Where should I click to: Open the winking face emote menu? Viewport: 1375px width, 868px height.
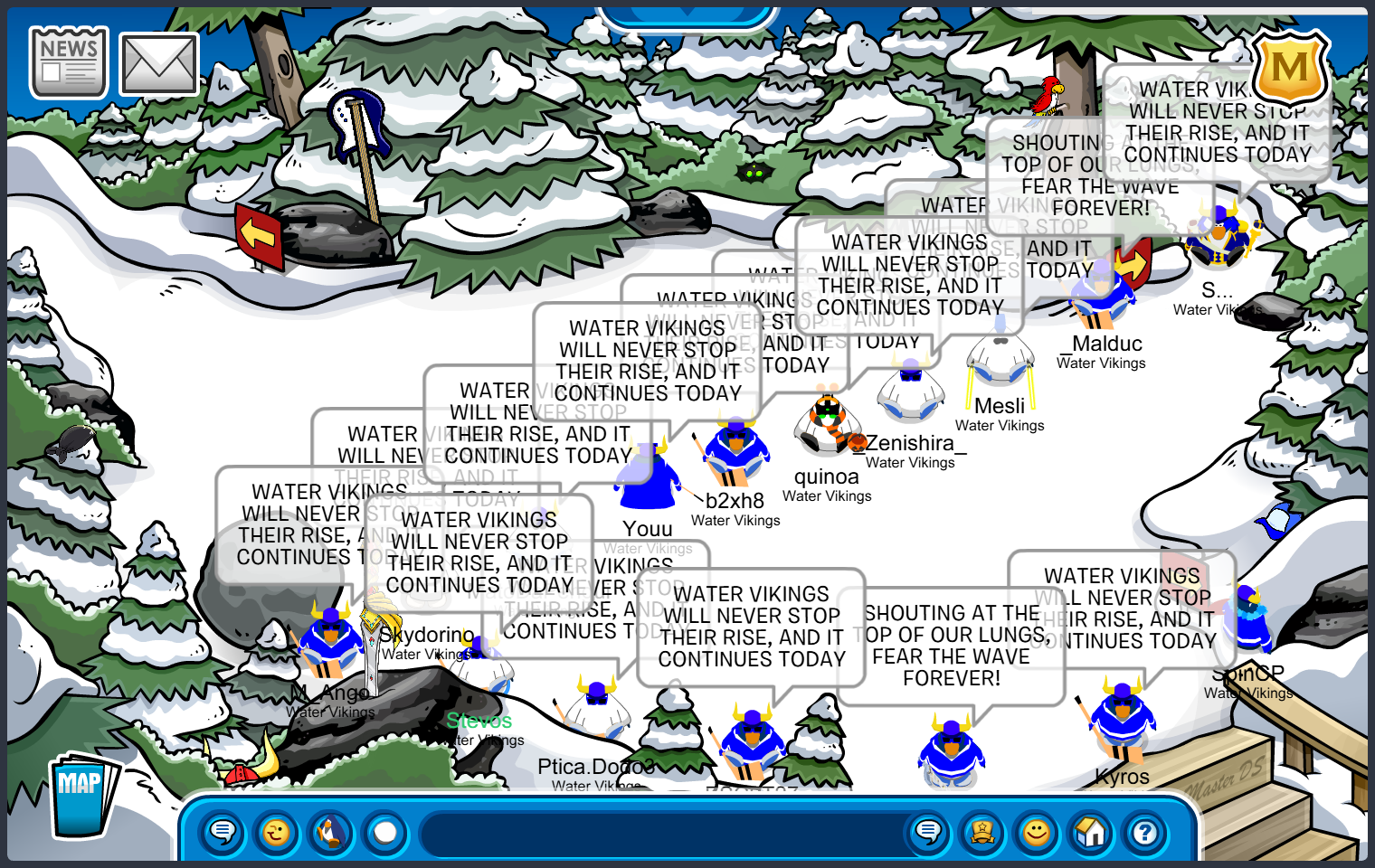(277, 831)
